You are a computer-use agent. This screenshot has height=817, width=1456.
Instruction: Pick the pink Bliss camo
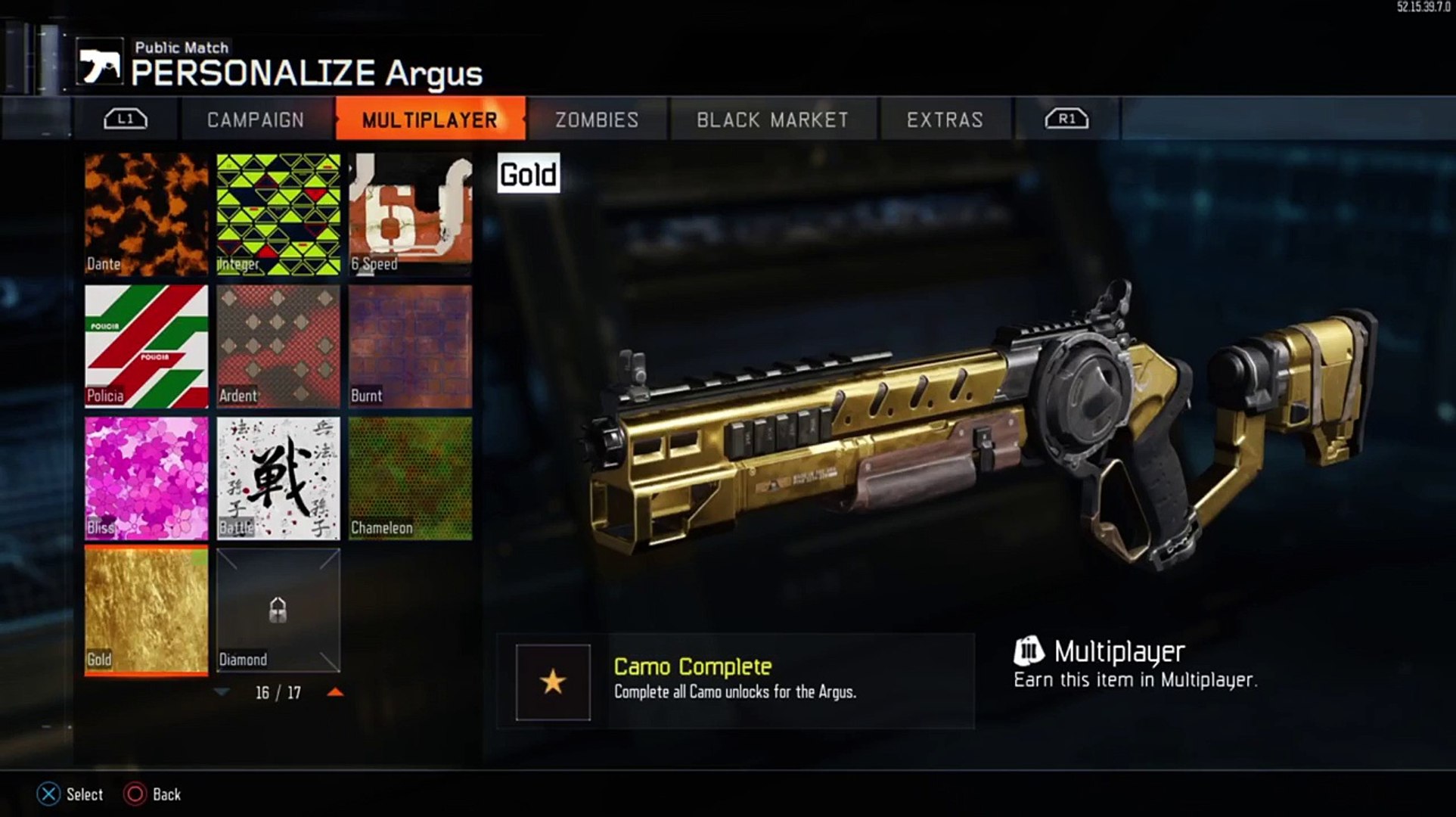[146, 478]
